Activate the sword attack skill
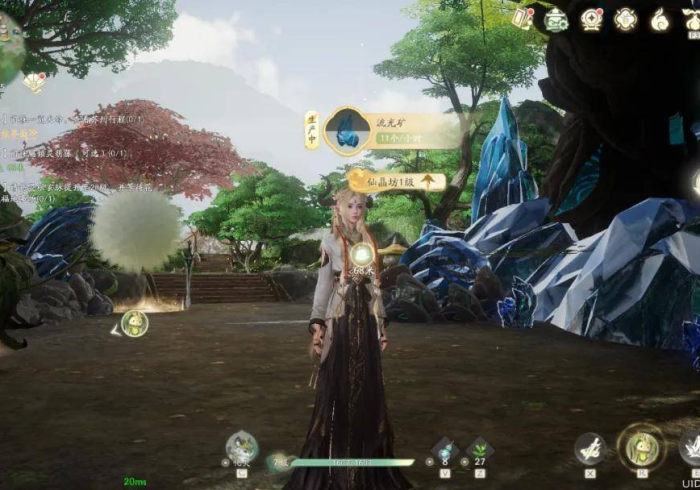 pyautogui.click(x=590, y=447)
